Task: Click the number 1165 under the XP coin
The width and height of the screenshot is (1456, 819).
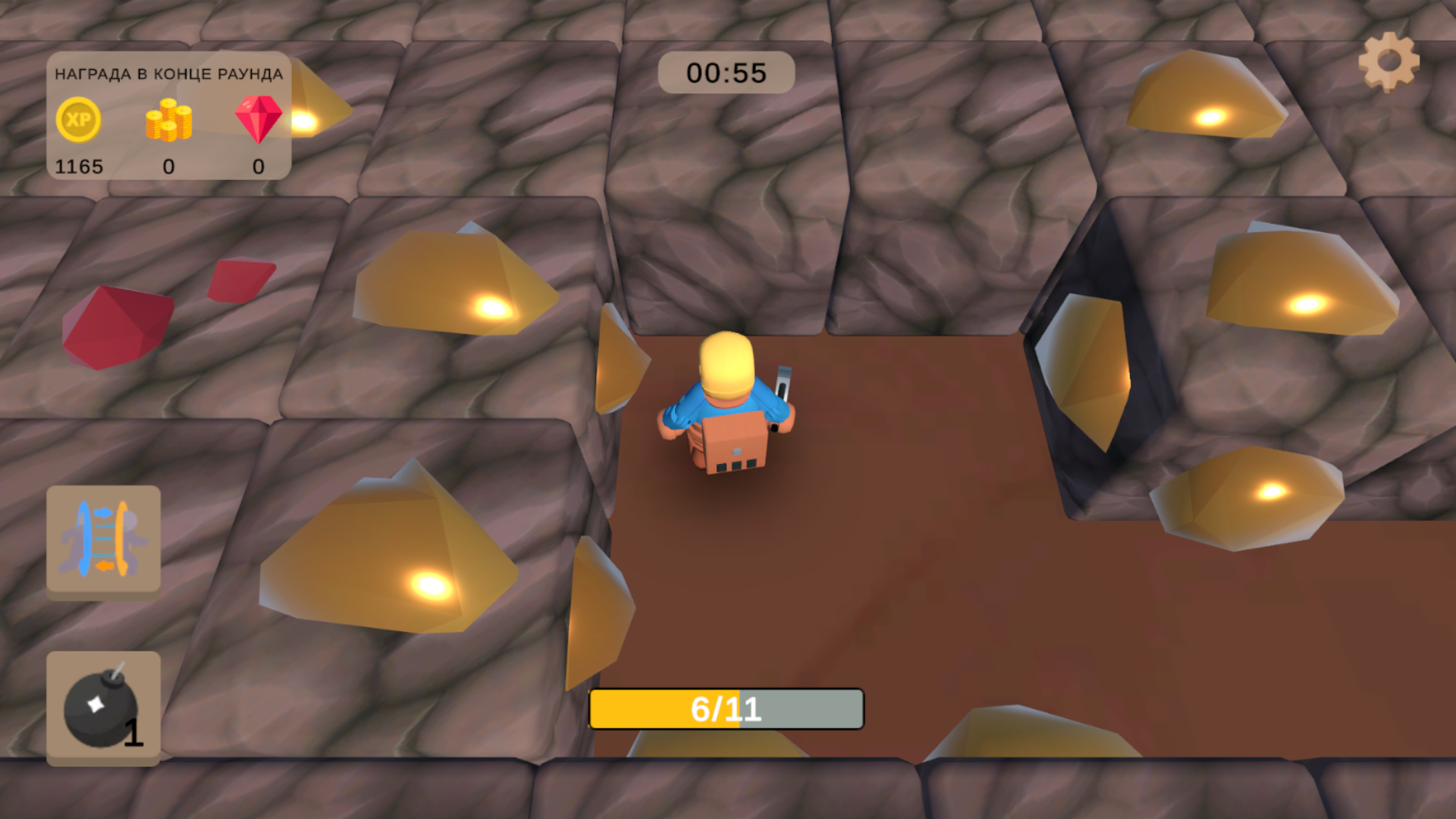Action: tap(80, 166)
